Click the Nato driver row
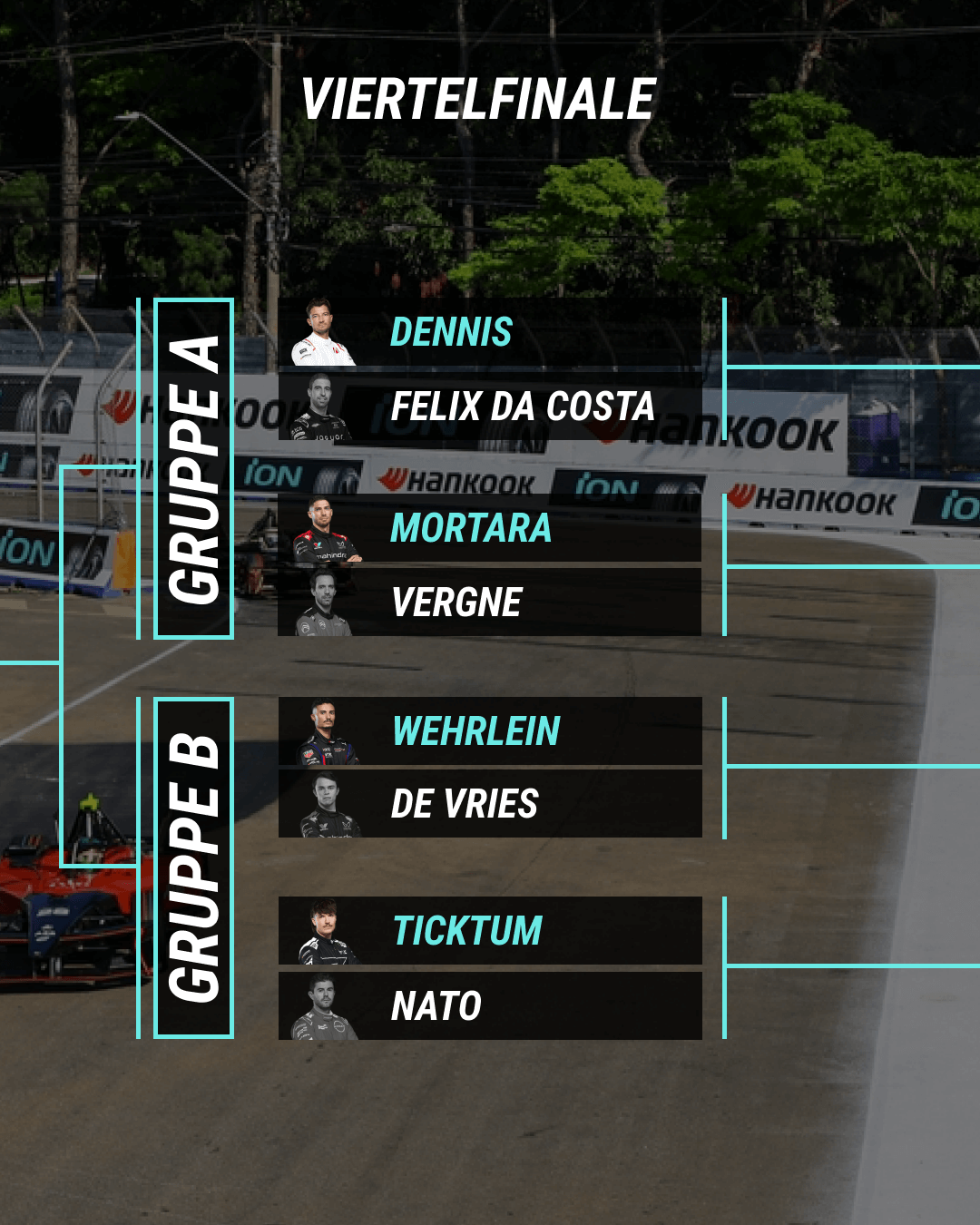This screenshot has width=980, height=1225. 490,1005
